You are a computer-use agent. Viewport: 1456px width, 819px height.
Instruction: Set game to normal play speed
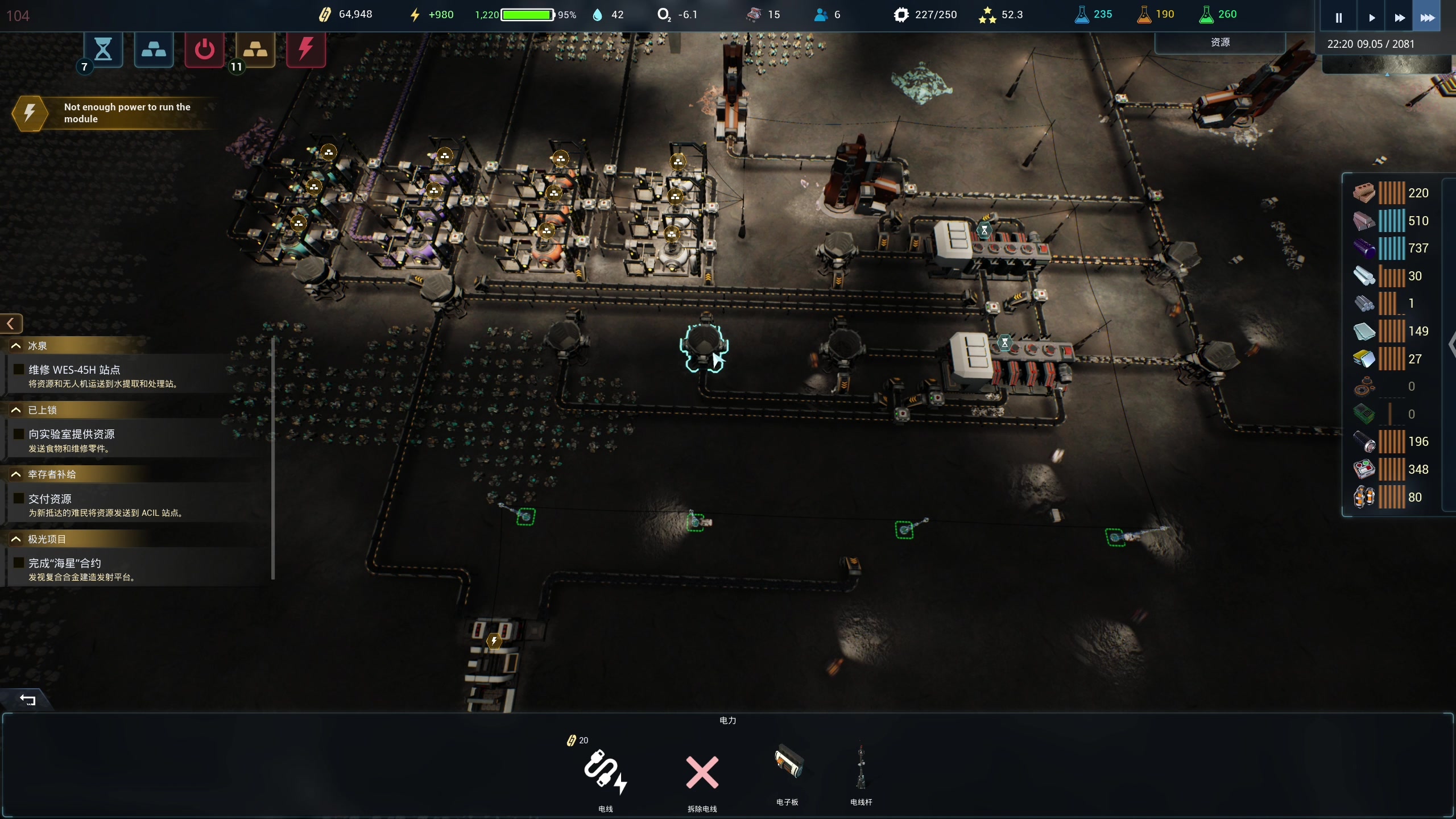pos(1371,18)
